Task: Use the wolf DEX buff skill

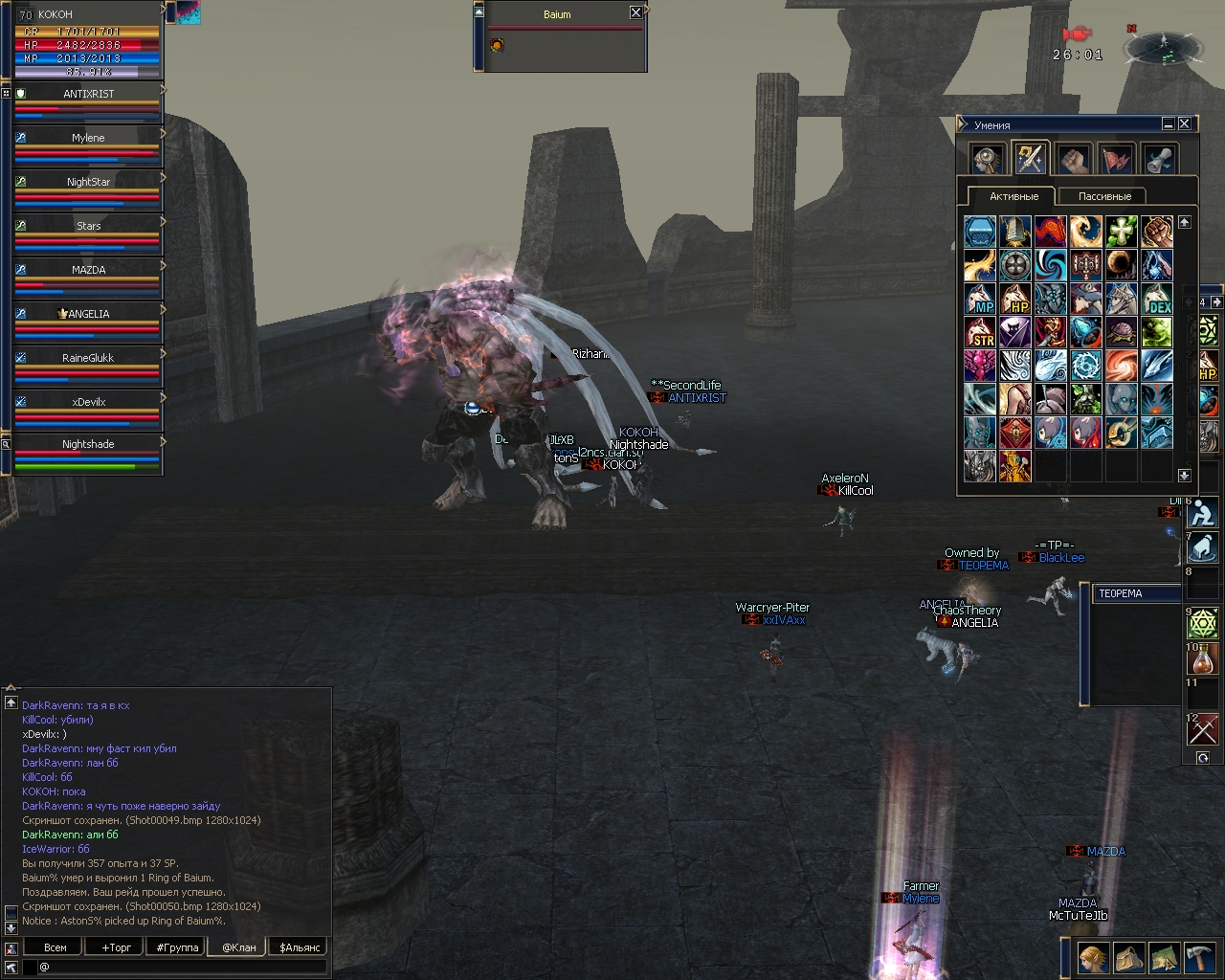Action: (x=1156, y=299)
